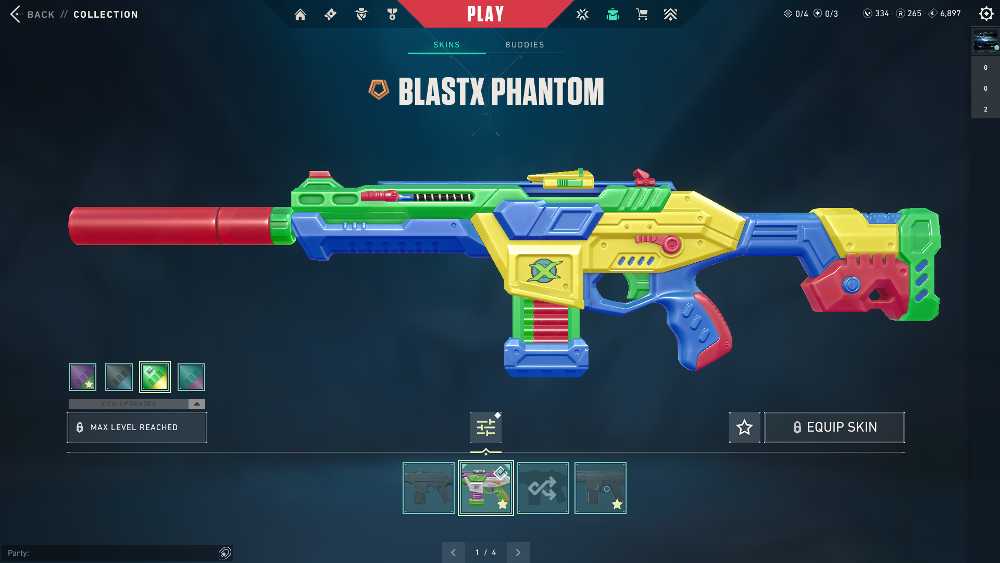This screenshot has width=1000, height=563.
Task: Select the green-yellow variant swatch
Action: (x=155, y=377)
